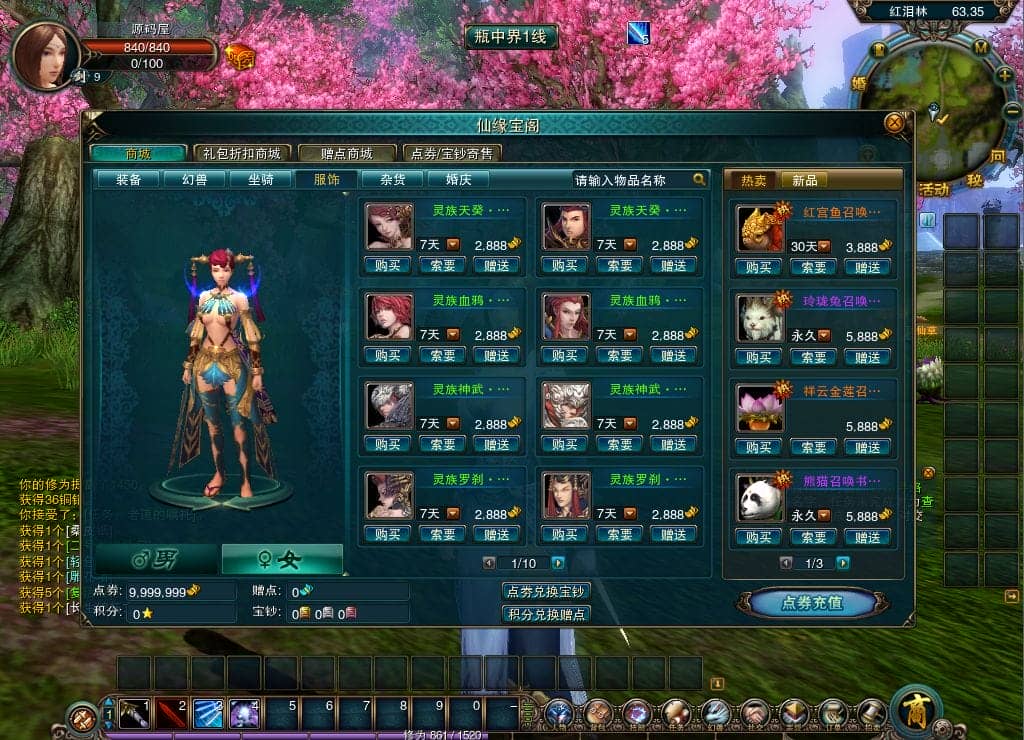Close the 仙缘宝阁 shop window
Viewport: 1024px width, 740px height.
point(894,123)
